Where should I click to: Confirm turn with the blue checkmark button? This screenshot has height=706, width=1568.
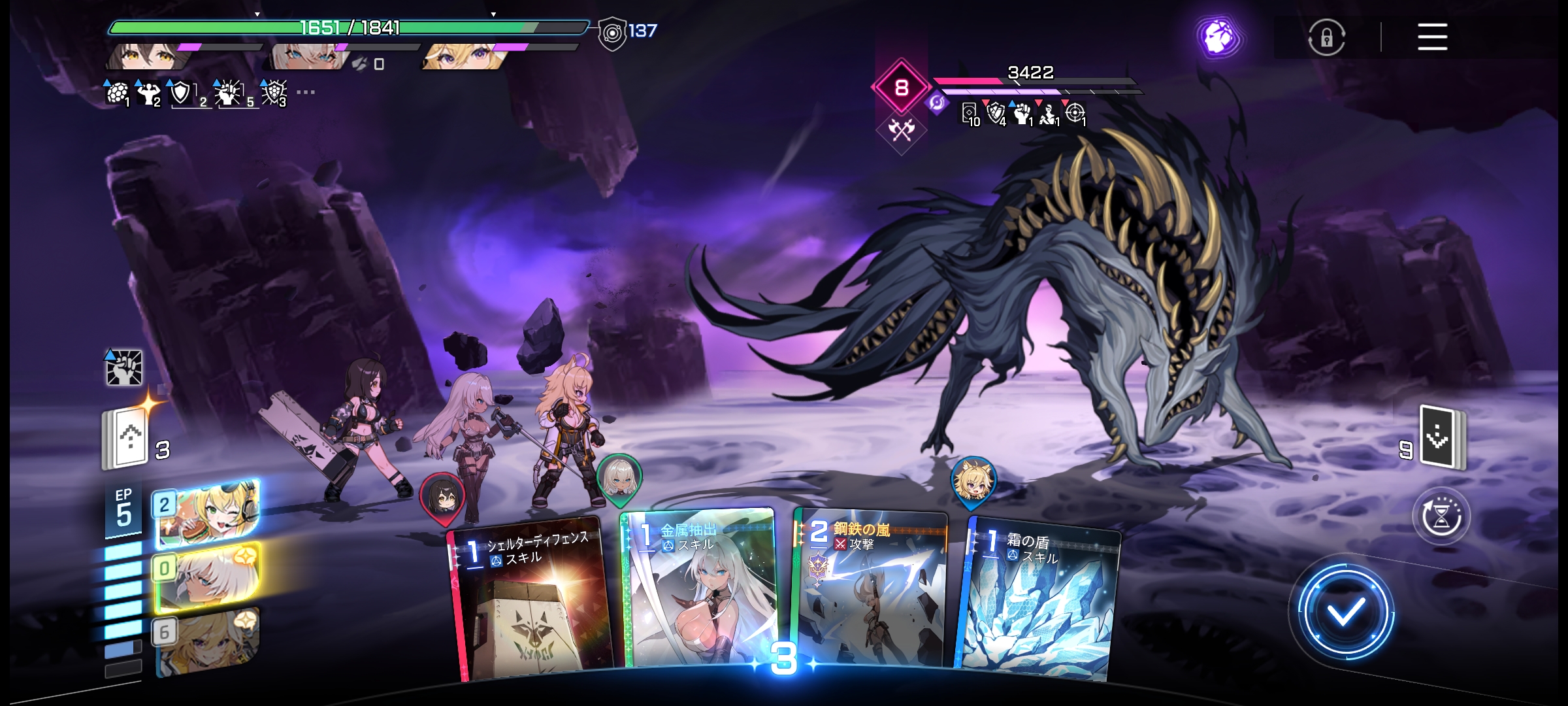1345,612
